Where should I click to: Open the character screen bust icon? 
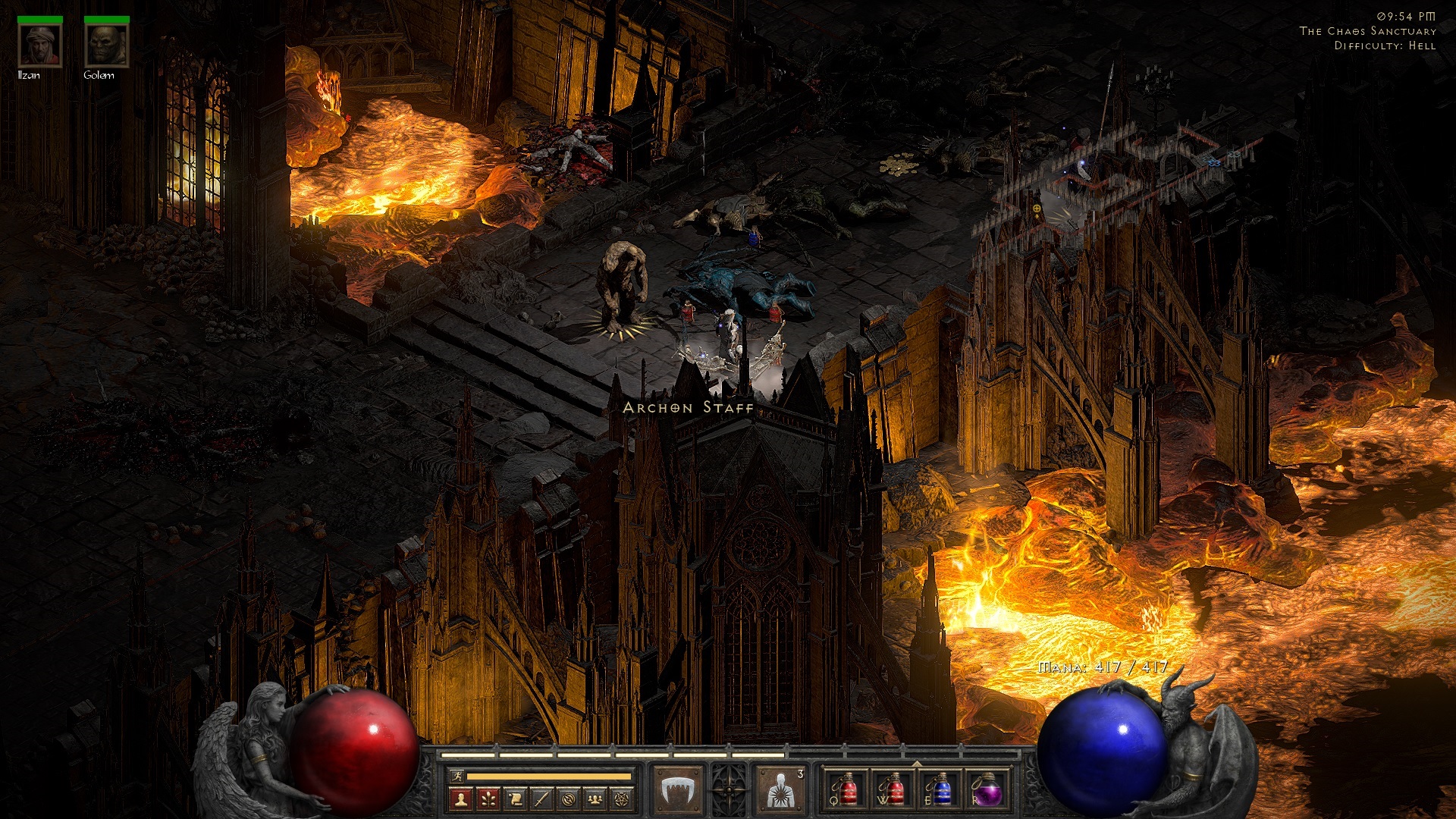pyautogui.click(x=460, y=799)
